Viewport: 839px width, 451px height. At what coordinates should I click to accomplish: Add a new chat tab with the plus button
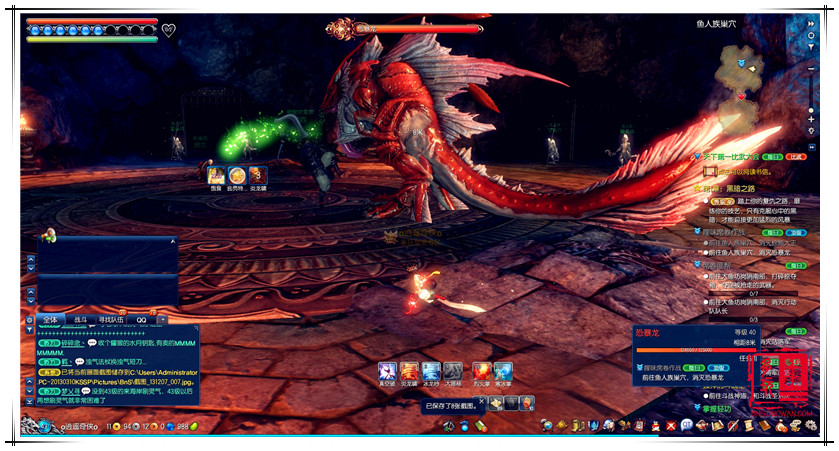[x=163, y=320]
